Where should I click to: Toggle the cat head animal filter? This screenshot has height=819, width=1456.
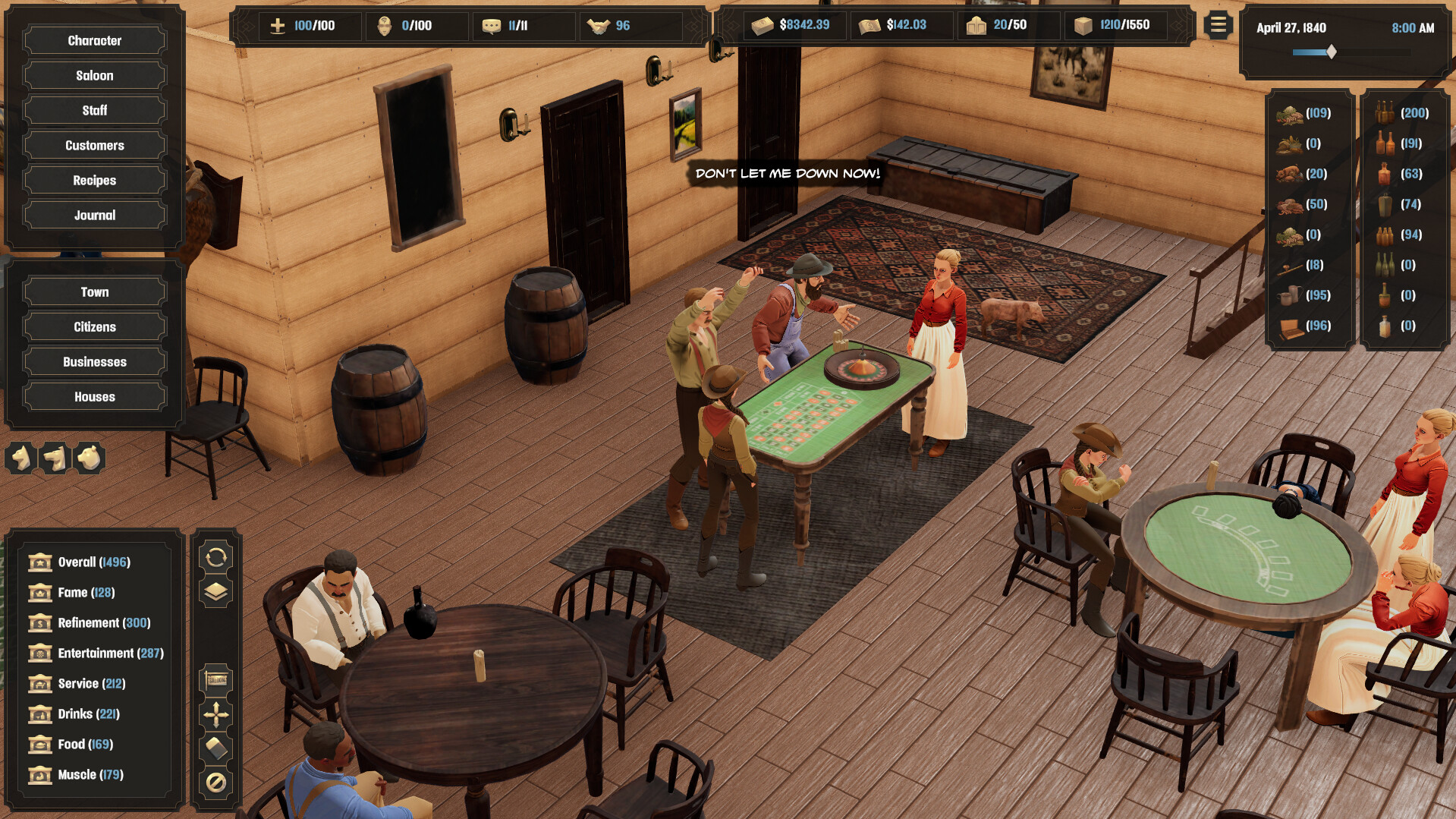click(x=20, y=458)
